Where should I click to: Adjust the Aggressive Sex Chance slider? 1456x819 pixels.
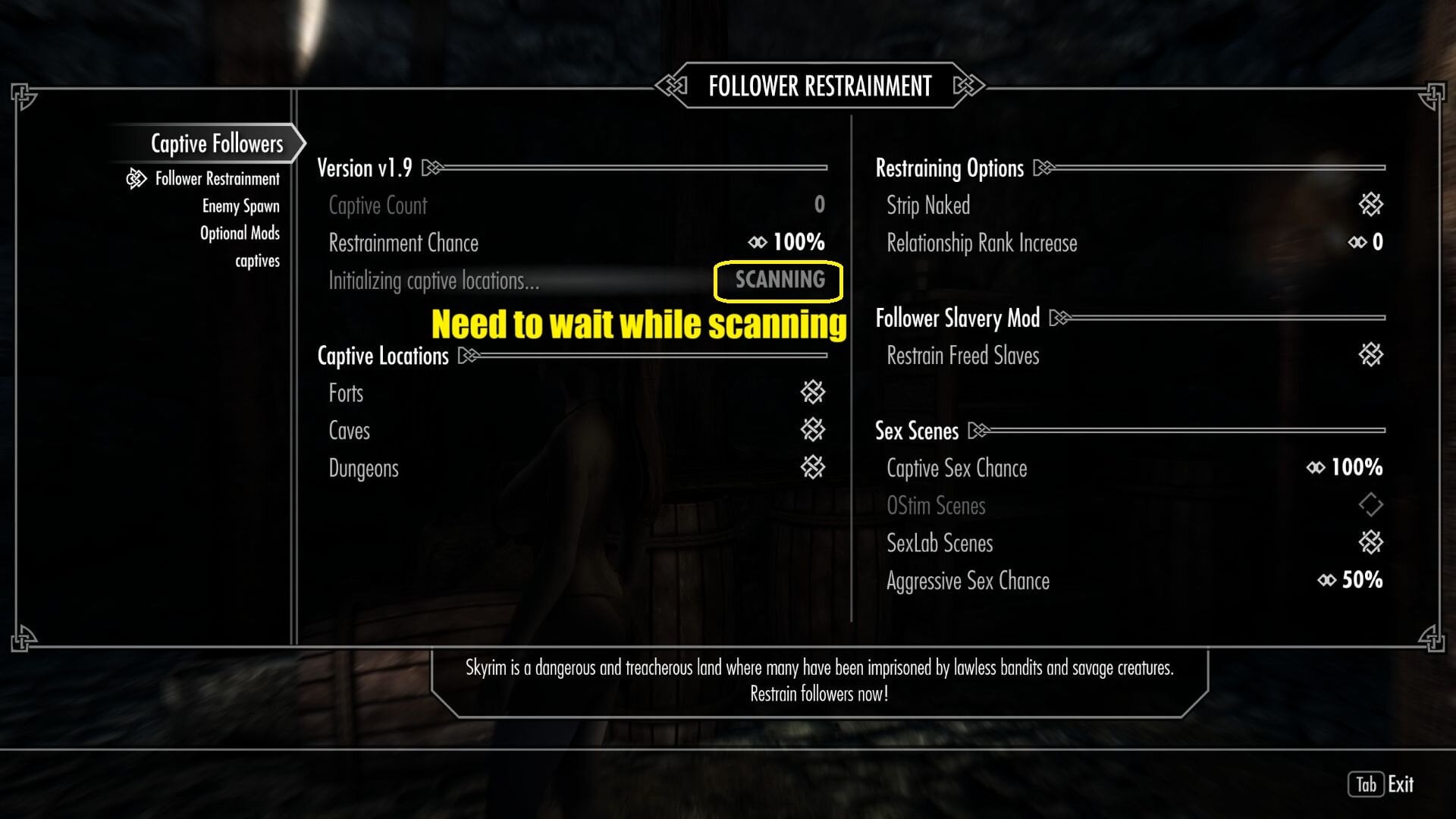click(1350, 580)
